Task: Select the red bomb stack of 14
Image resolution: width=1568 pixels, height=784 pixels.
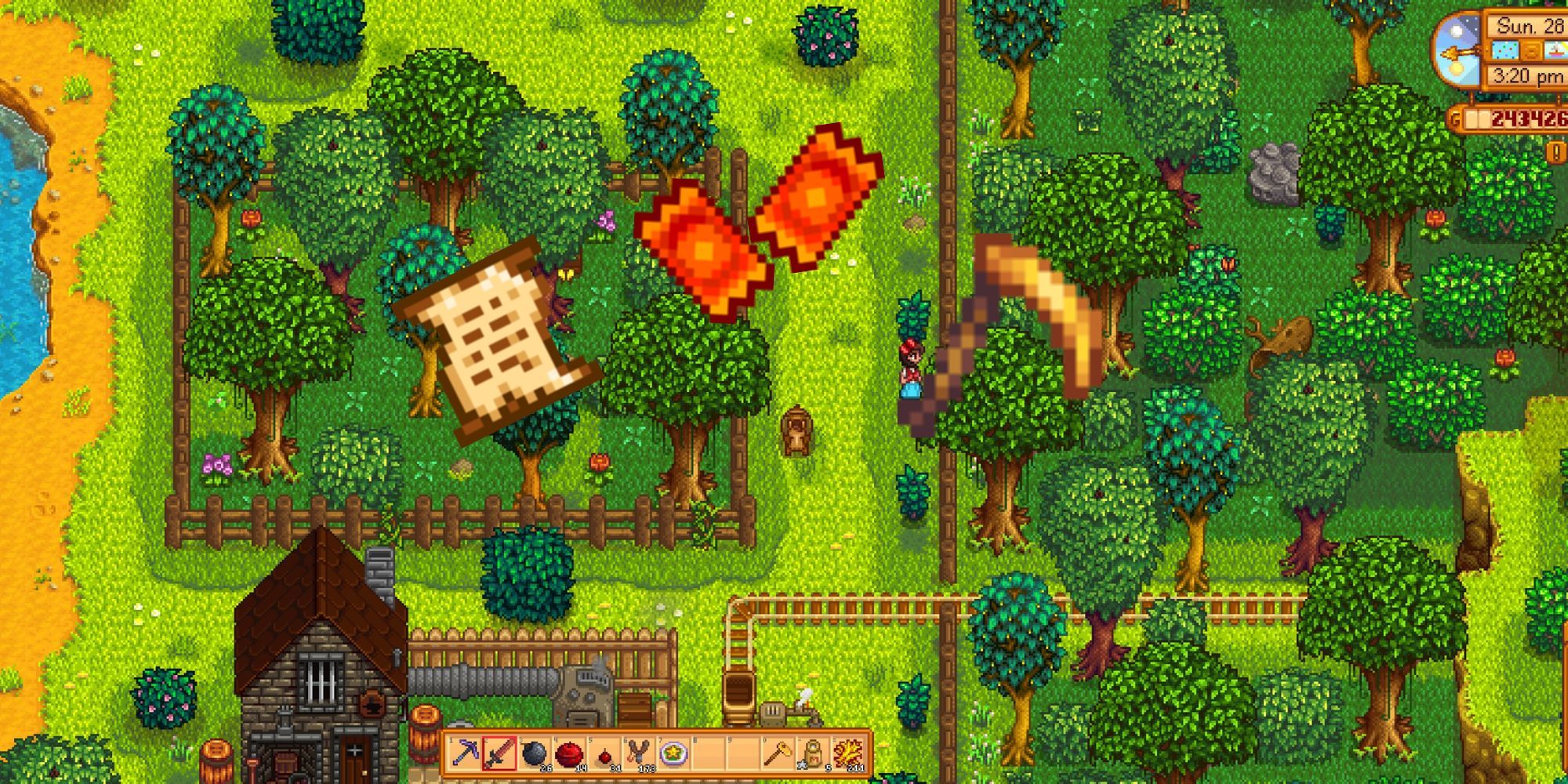Action: point(570,753)
